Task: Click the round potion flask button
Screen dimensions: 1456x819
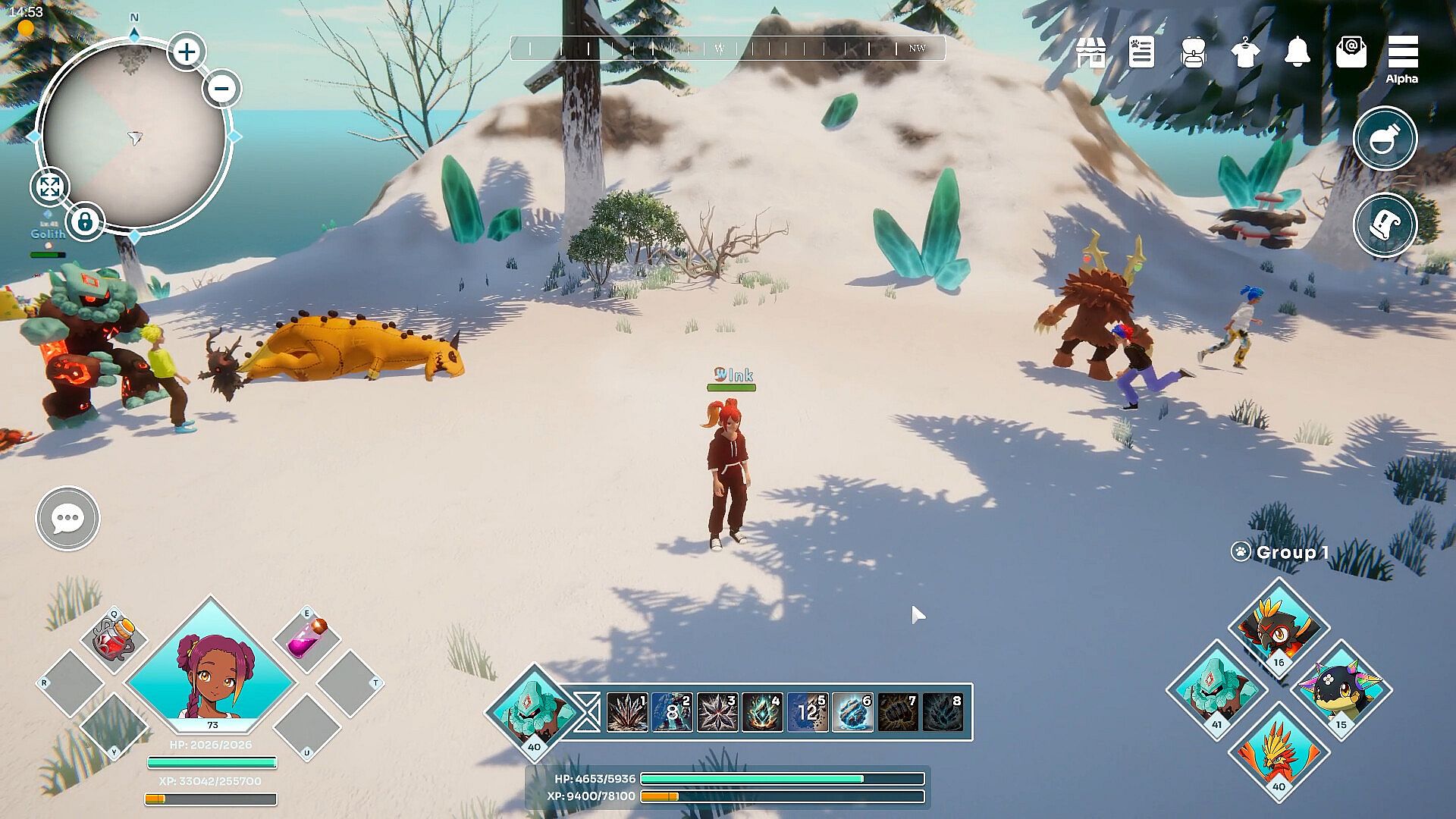Action: tap(1385, 139)
